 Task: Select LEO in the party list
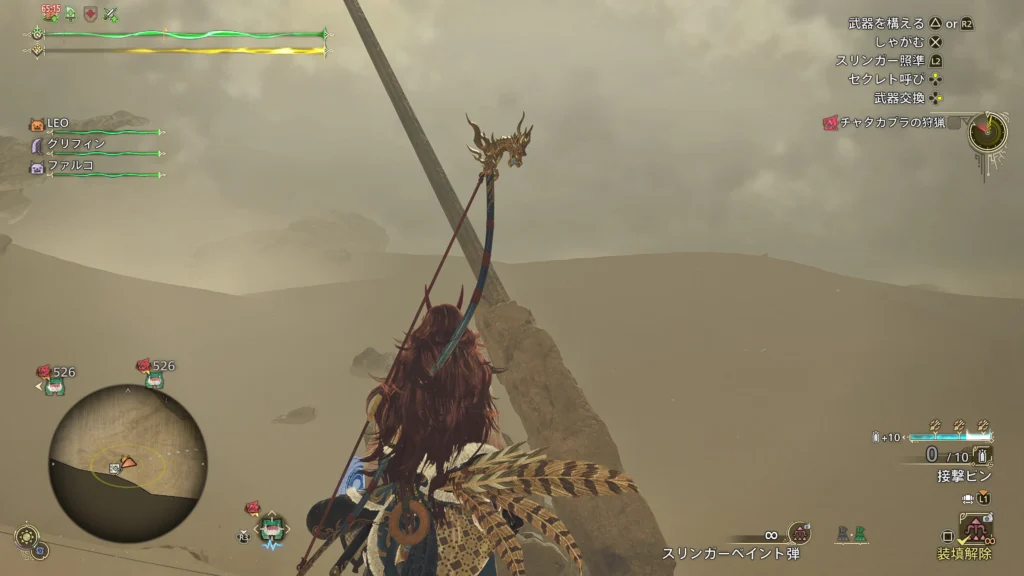click(x=57, y=123)
